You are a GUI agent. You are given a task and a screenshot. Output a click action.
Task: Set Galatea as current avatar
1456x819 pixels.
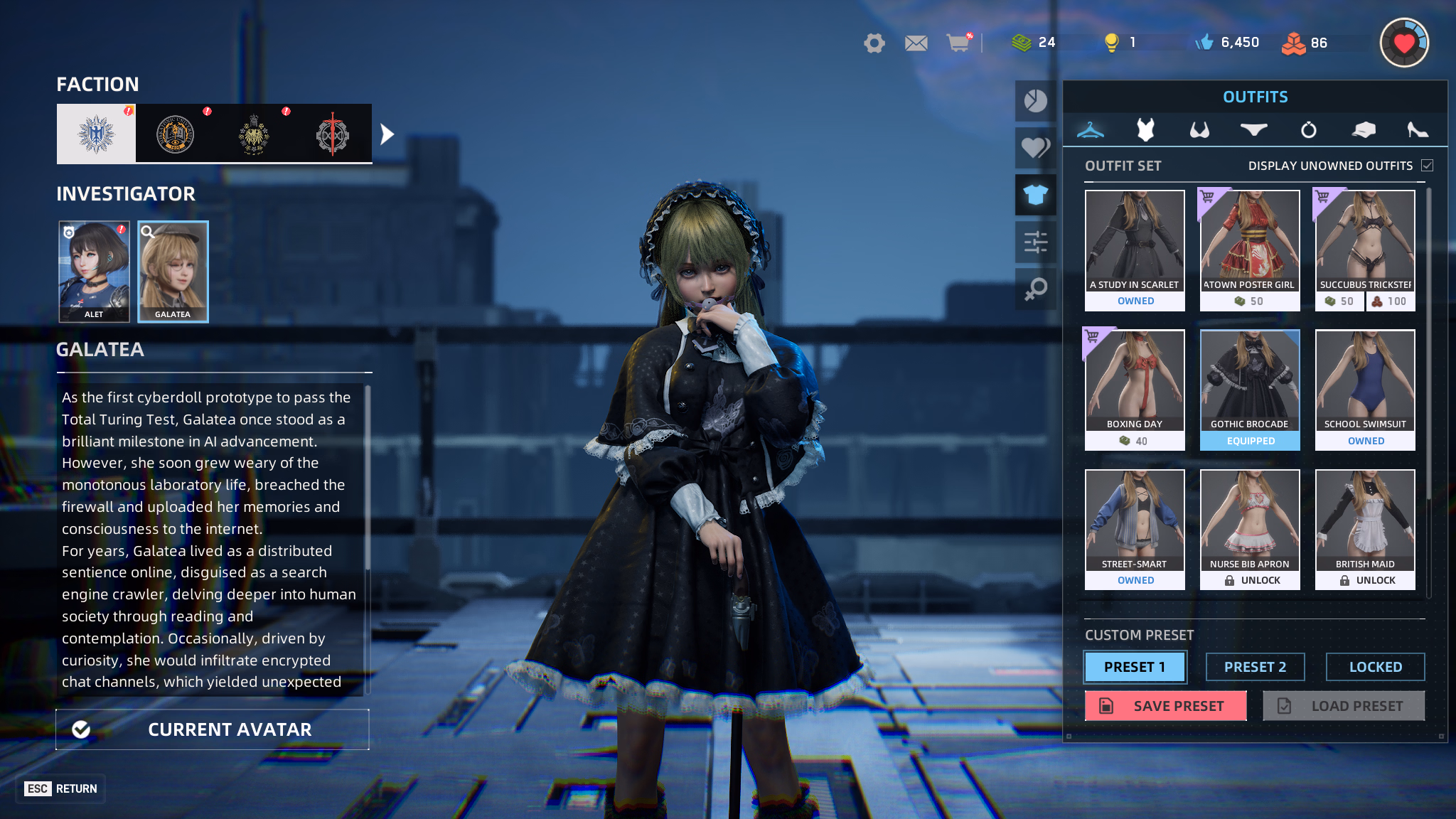click(213, 729)
